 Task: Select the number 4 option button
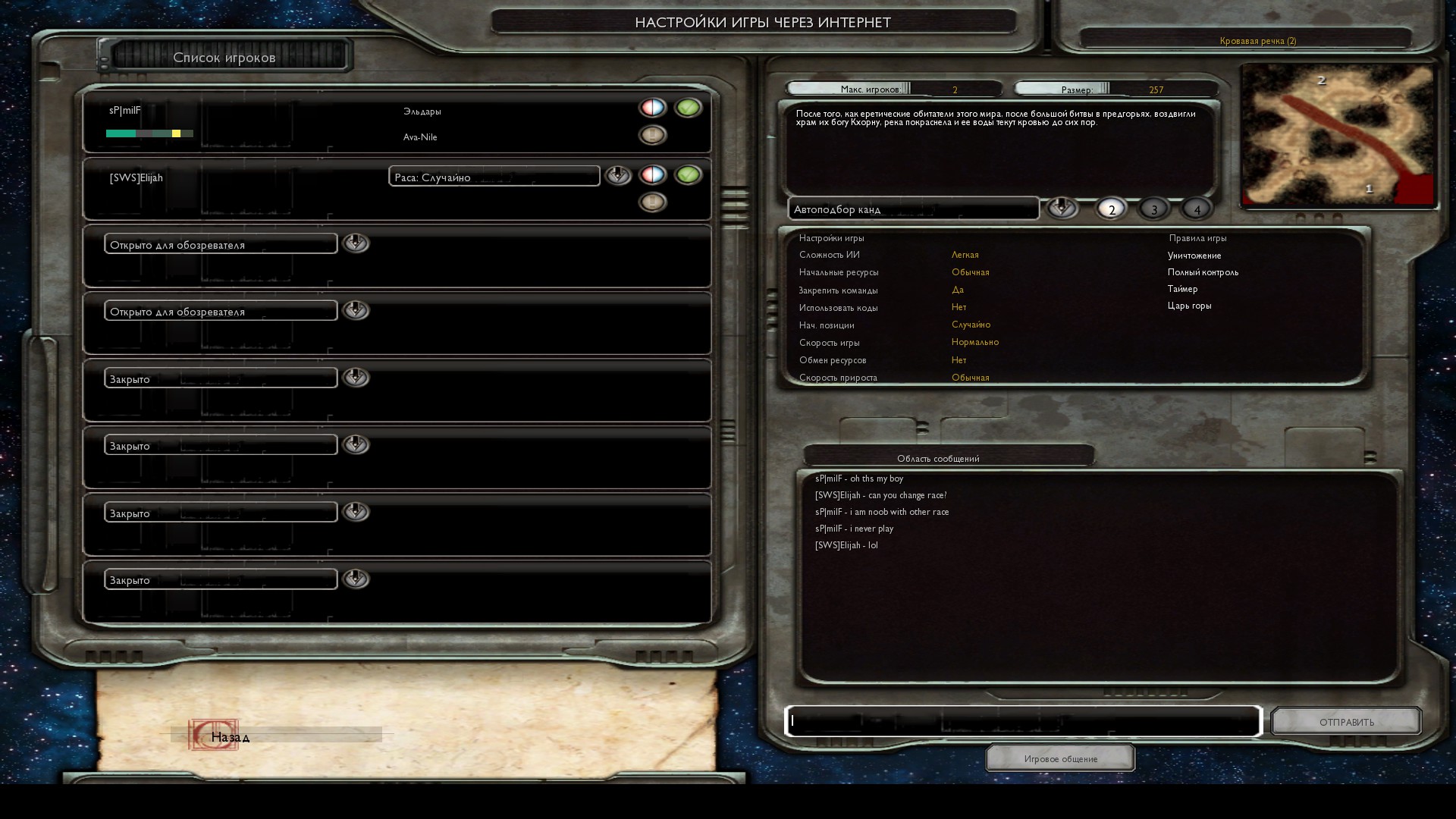point(1197,209)
